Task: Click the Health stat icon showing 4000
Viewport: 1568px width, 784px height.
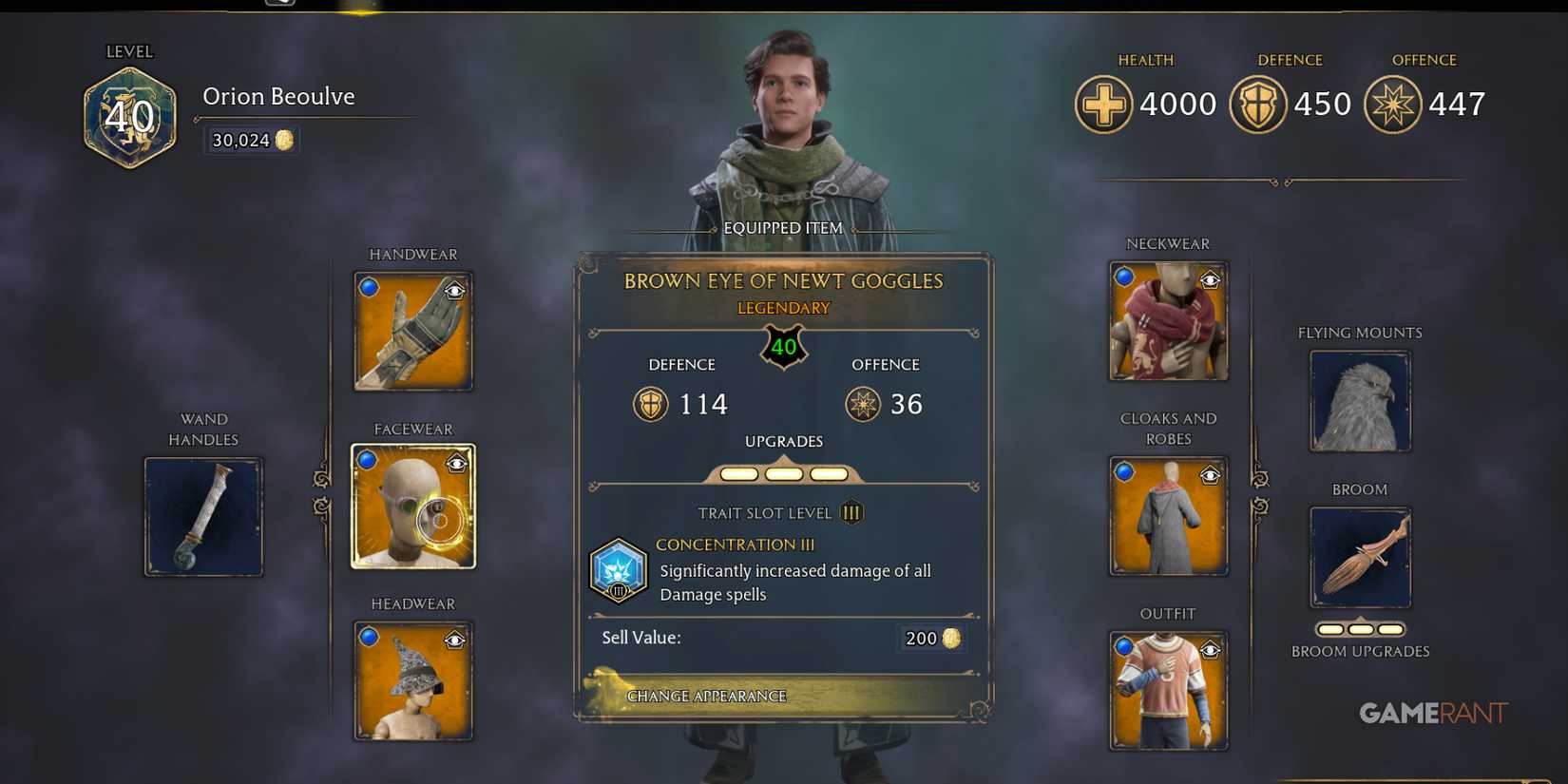Action: point(1104,104)
